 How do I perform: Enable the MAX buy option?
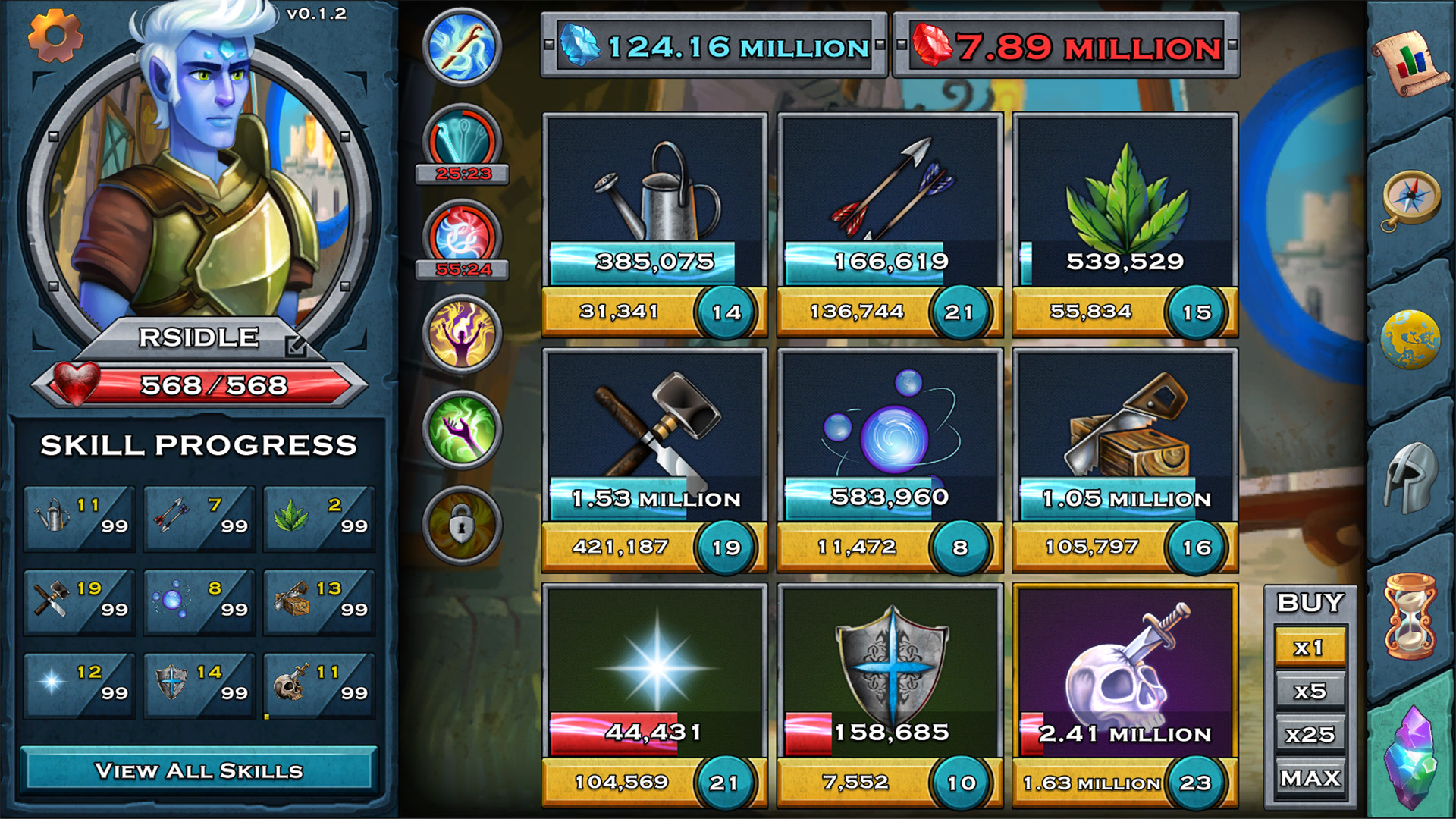click(x=1310, y=778)
